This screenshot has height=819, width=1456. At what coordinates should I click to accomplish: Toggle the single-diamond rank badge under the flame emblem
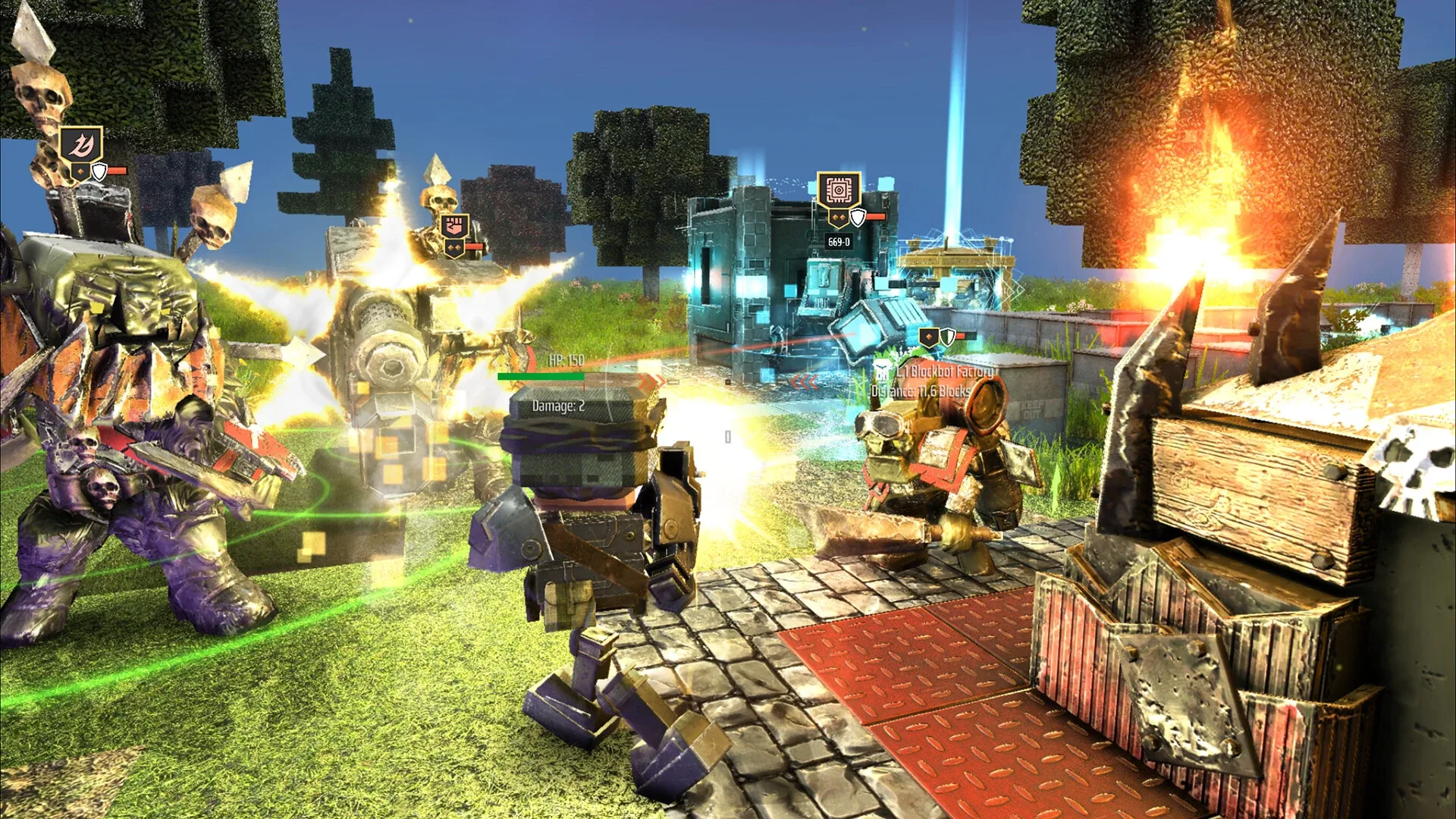click(80, 172)
